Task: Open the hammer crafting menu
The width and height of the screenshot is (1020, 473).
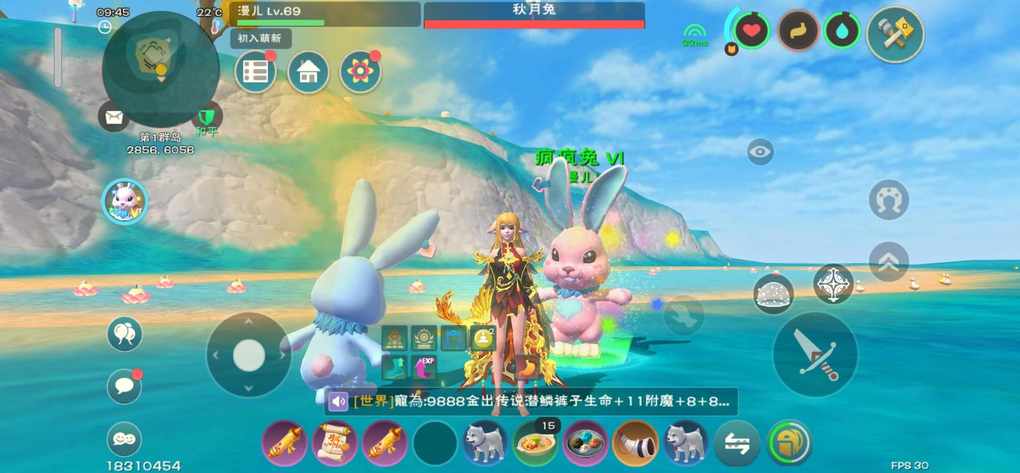Action: coord(894,35)
